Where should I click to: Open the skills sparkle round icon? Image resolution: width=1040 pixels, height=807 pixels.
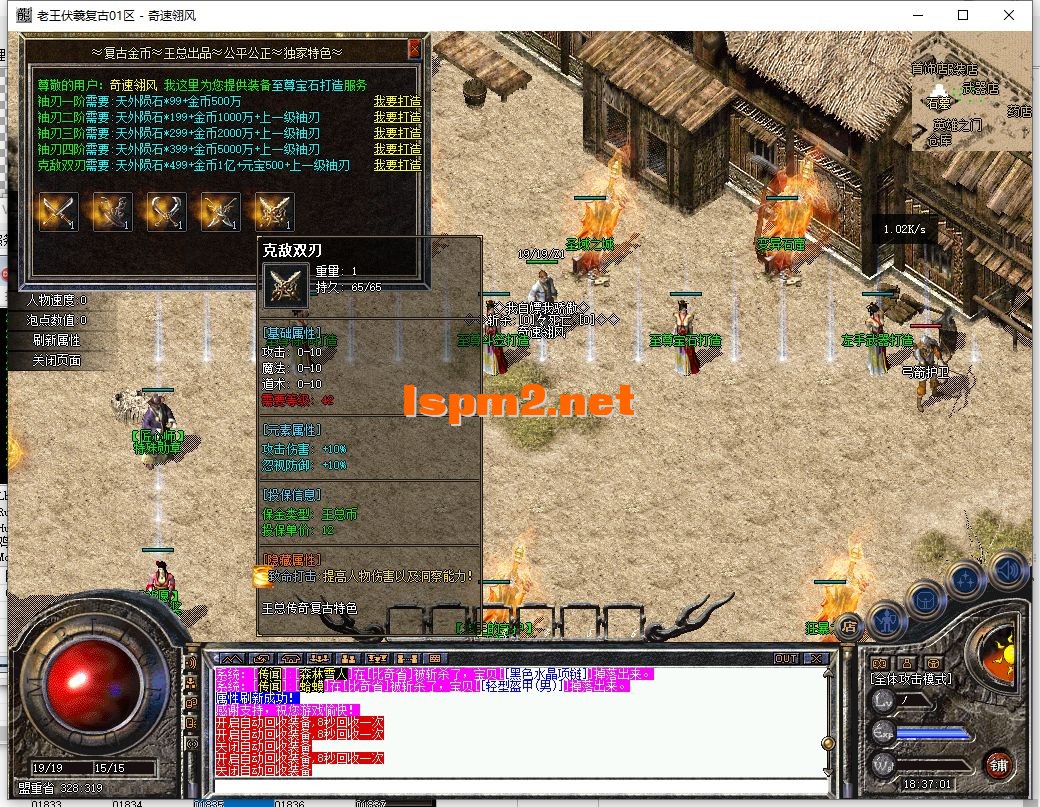967,580
